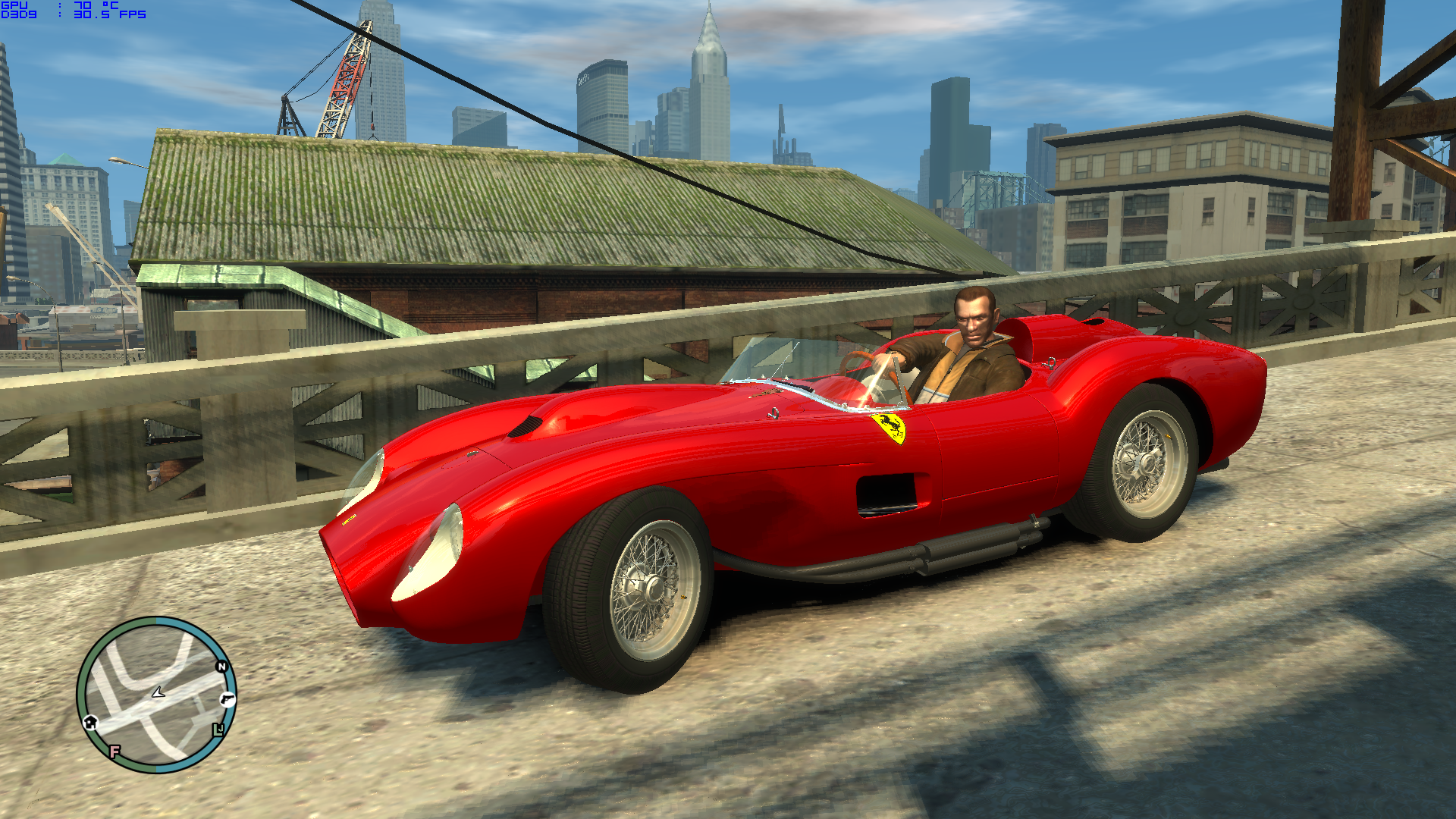The image size is (1456, 819).
Task: Open the minimap radar display
Action: click(x=159, y=694)
